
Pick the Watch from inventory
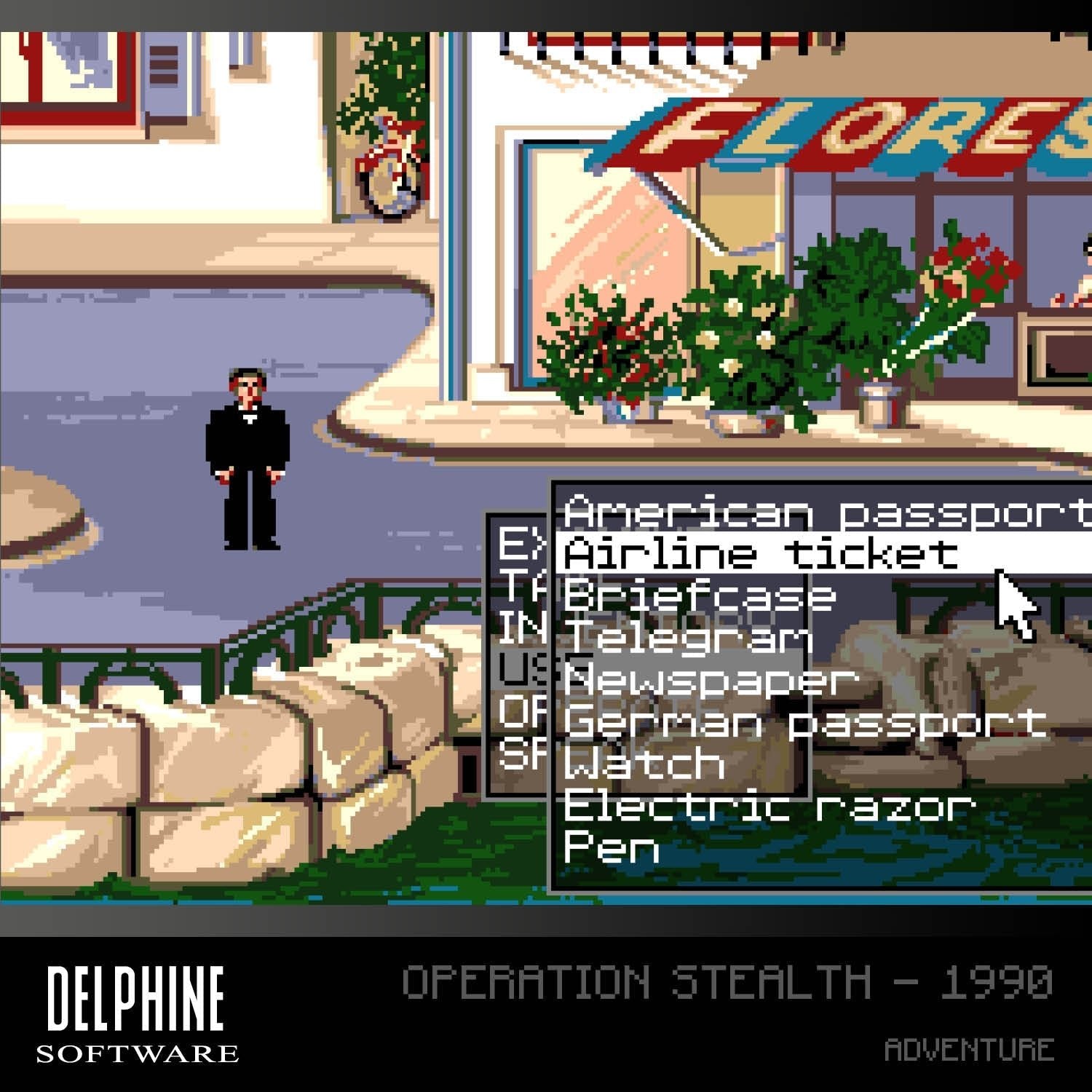pos(644,764)
